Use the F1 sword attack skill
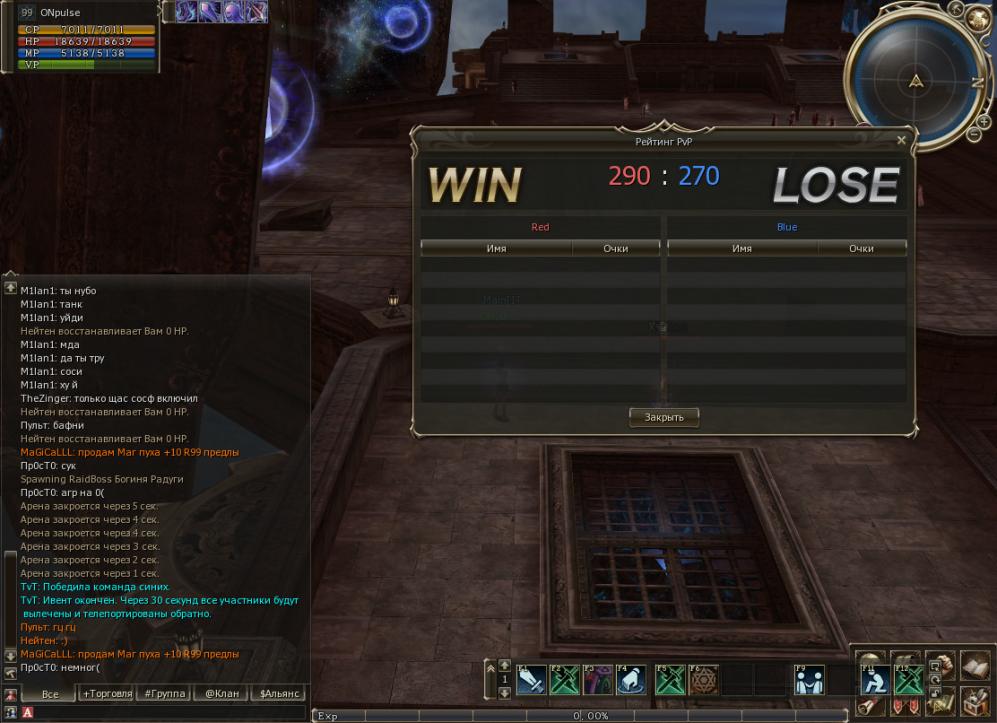 tap(532, 680)
